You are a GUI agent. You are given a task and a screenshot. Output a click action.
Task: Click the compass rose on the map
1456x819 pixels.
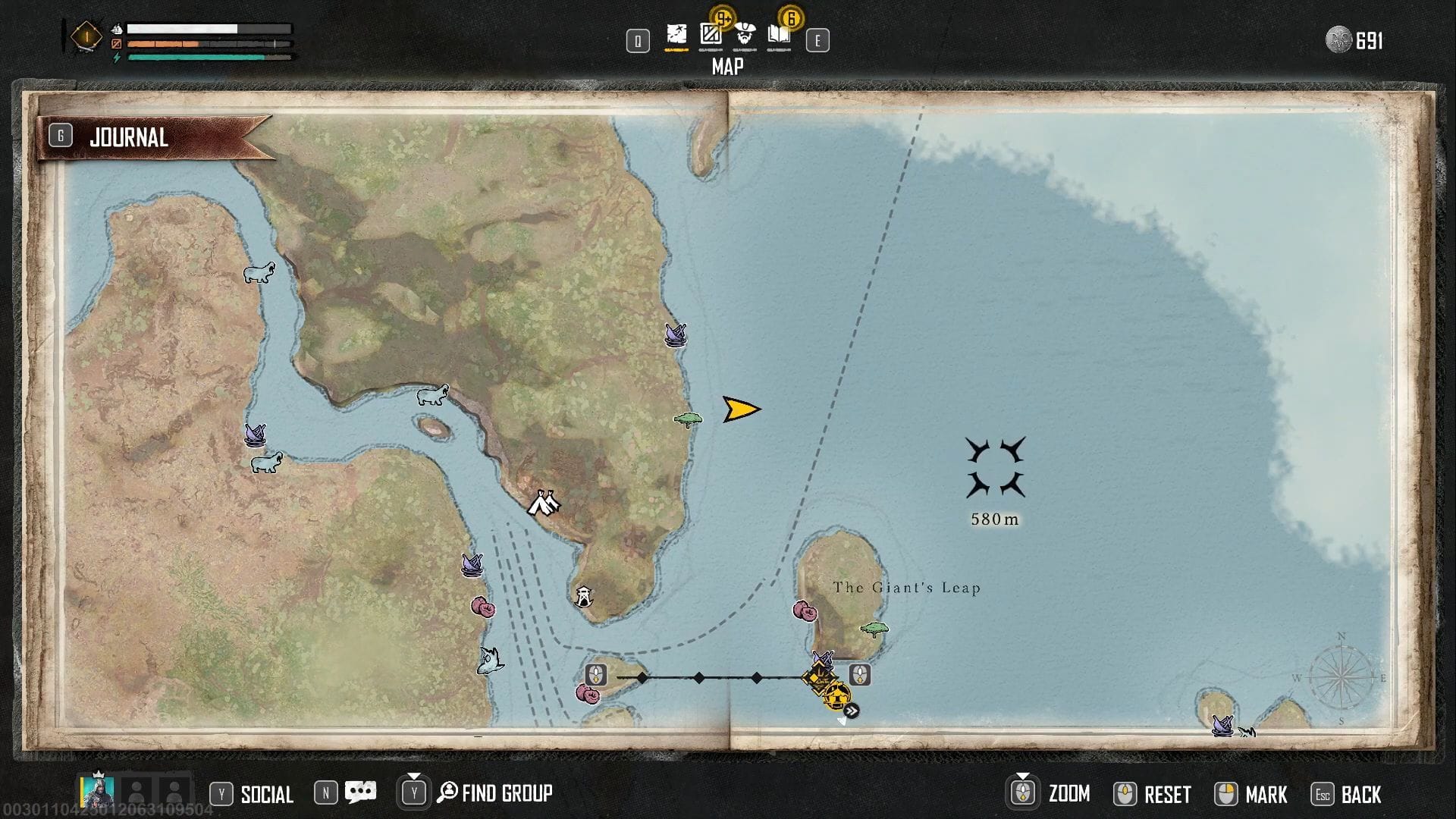point(1341,678)
